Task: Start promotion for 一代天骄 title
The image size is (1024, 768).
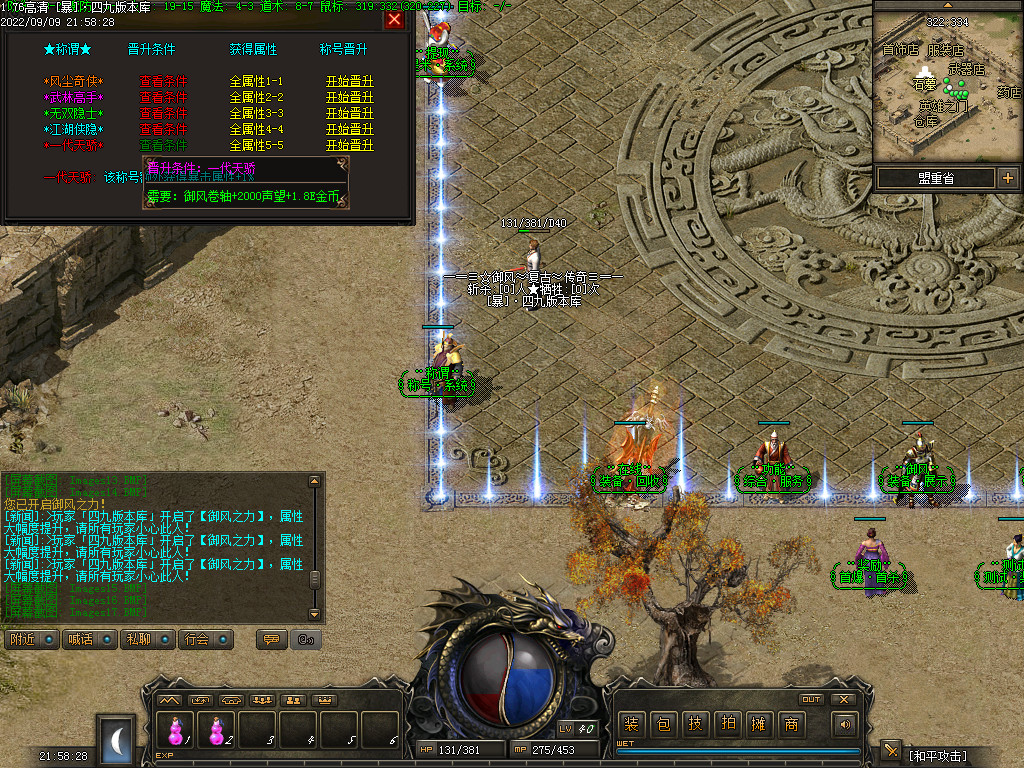Action: coord(349,146)
